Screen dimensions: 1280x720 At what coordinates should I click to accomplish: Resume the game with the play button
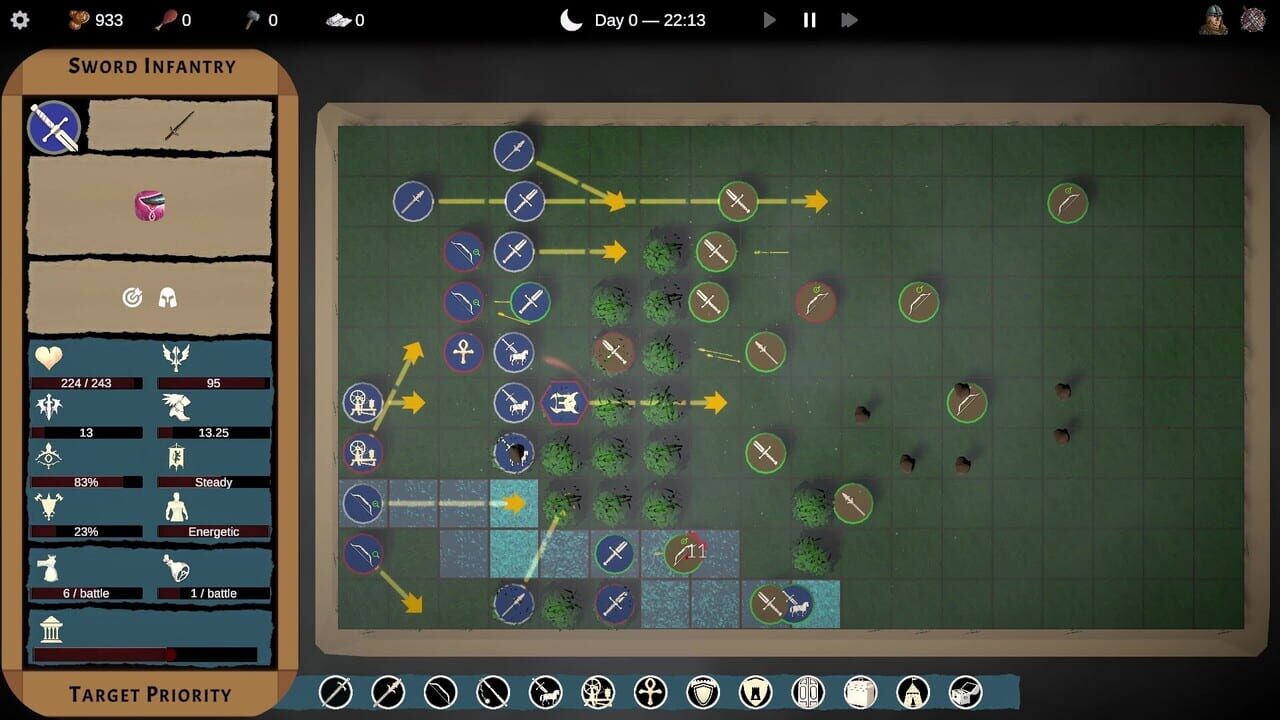point(769,19)
